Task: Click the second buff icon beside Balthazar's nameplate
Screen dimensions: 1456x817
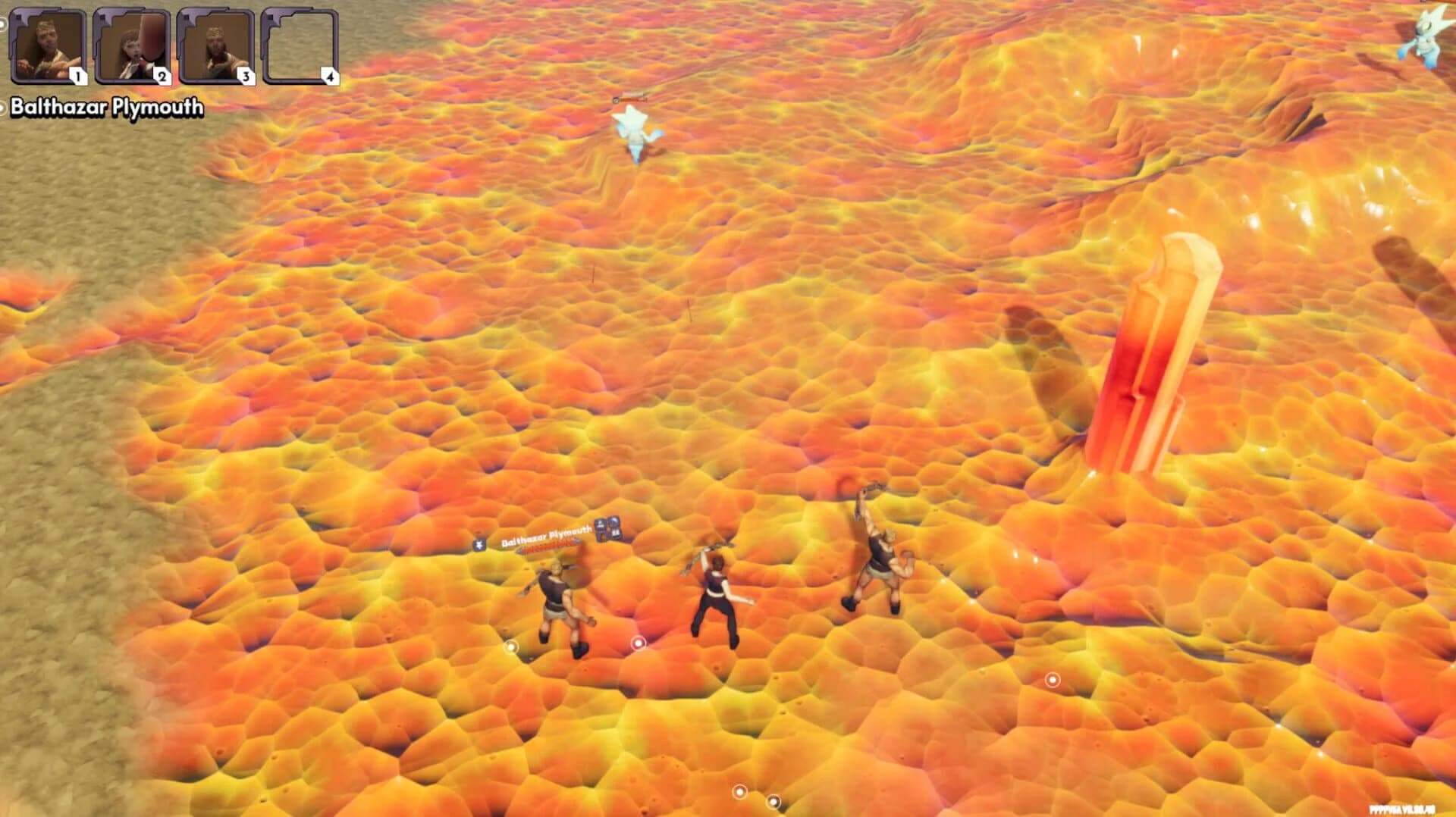Action: point(615,527)
